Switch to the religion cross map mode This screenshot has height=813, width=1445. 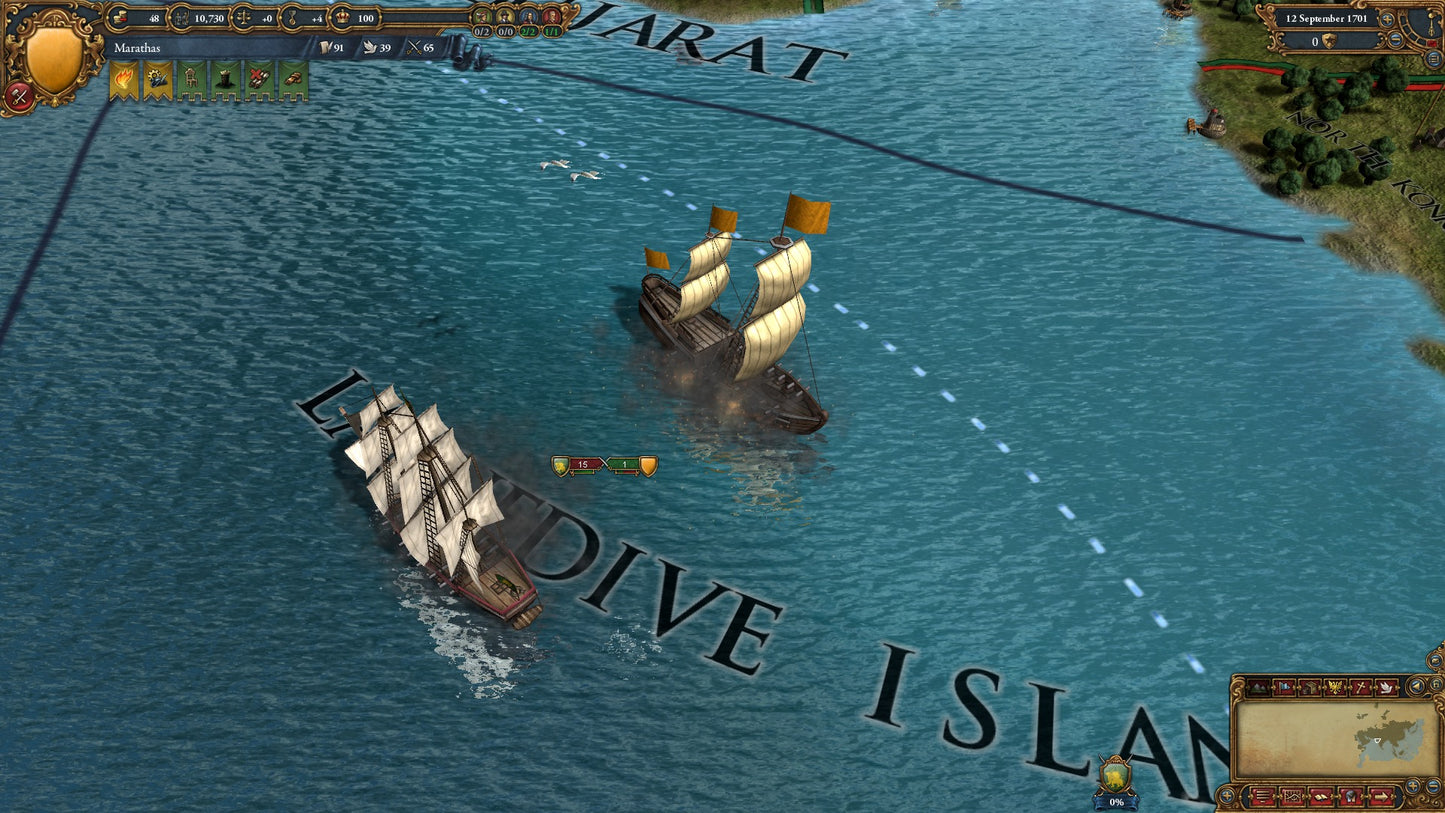[1361, 687]
